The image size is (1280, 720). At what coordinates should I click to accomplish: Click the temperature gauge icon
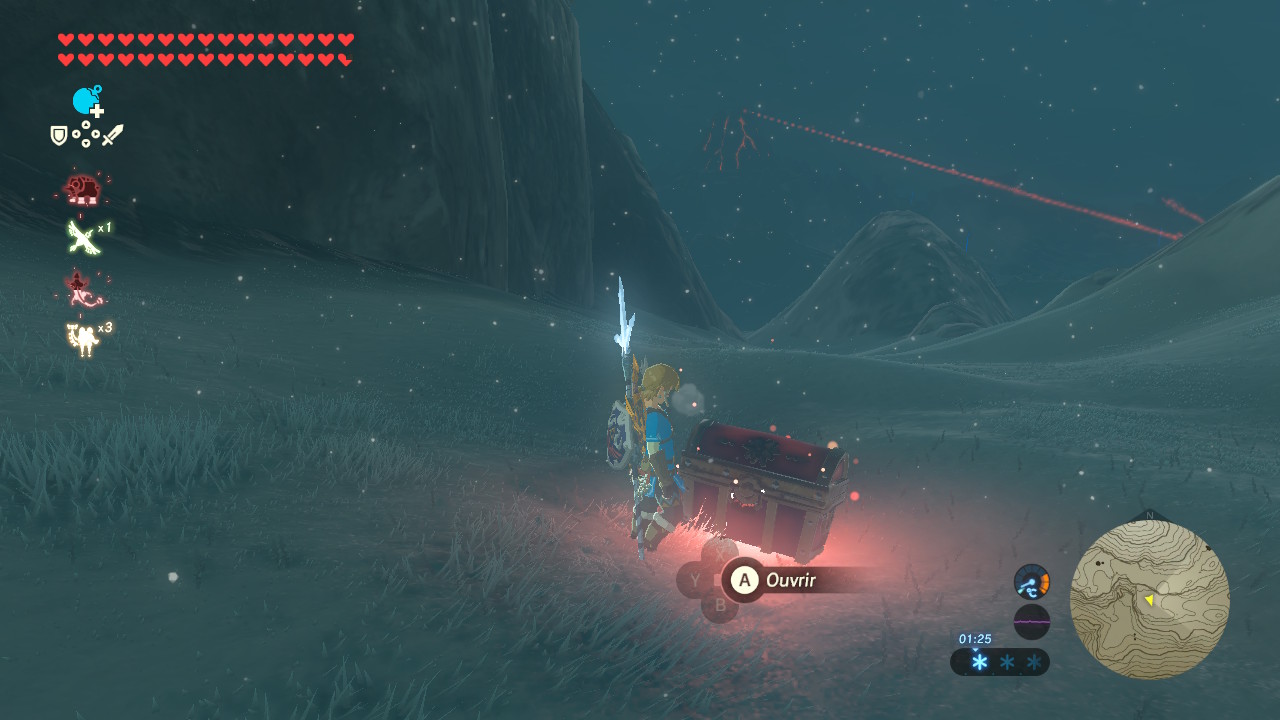1031,582
